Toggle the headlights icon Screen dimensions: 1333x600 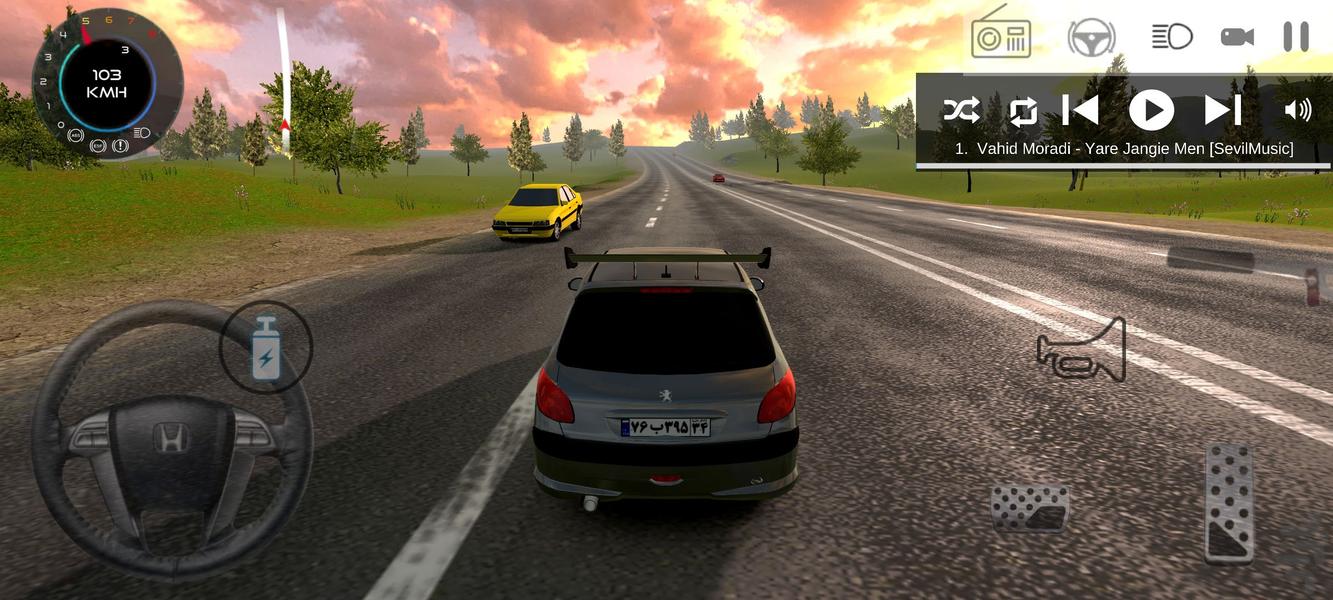(x=1171, y=37)
